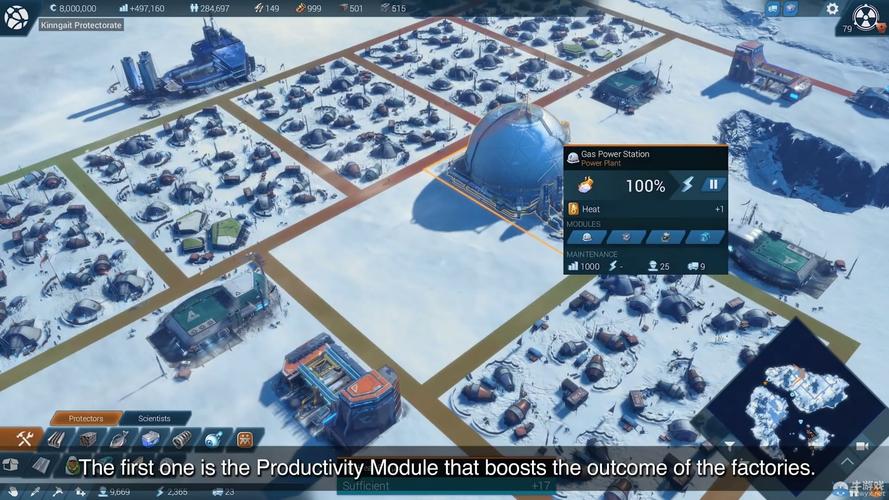Screen dimensions: 889x500
Task: Select the Protectors tab
Action: pyautogui.click(x=86, y=418)
